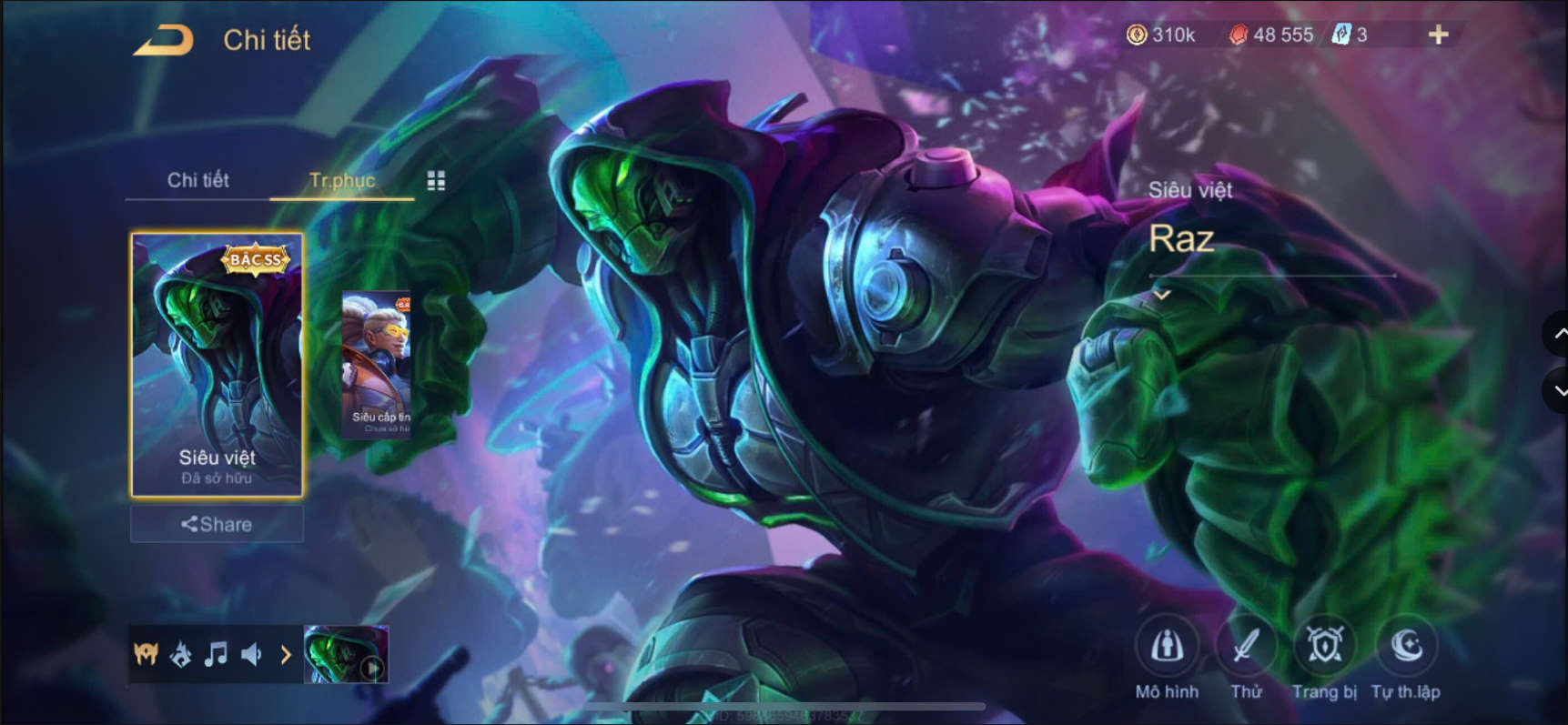Click the down chevron on the right edge
The width and height of the screenshot is (1568, 725).
point(1558,391)
